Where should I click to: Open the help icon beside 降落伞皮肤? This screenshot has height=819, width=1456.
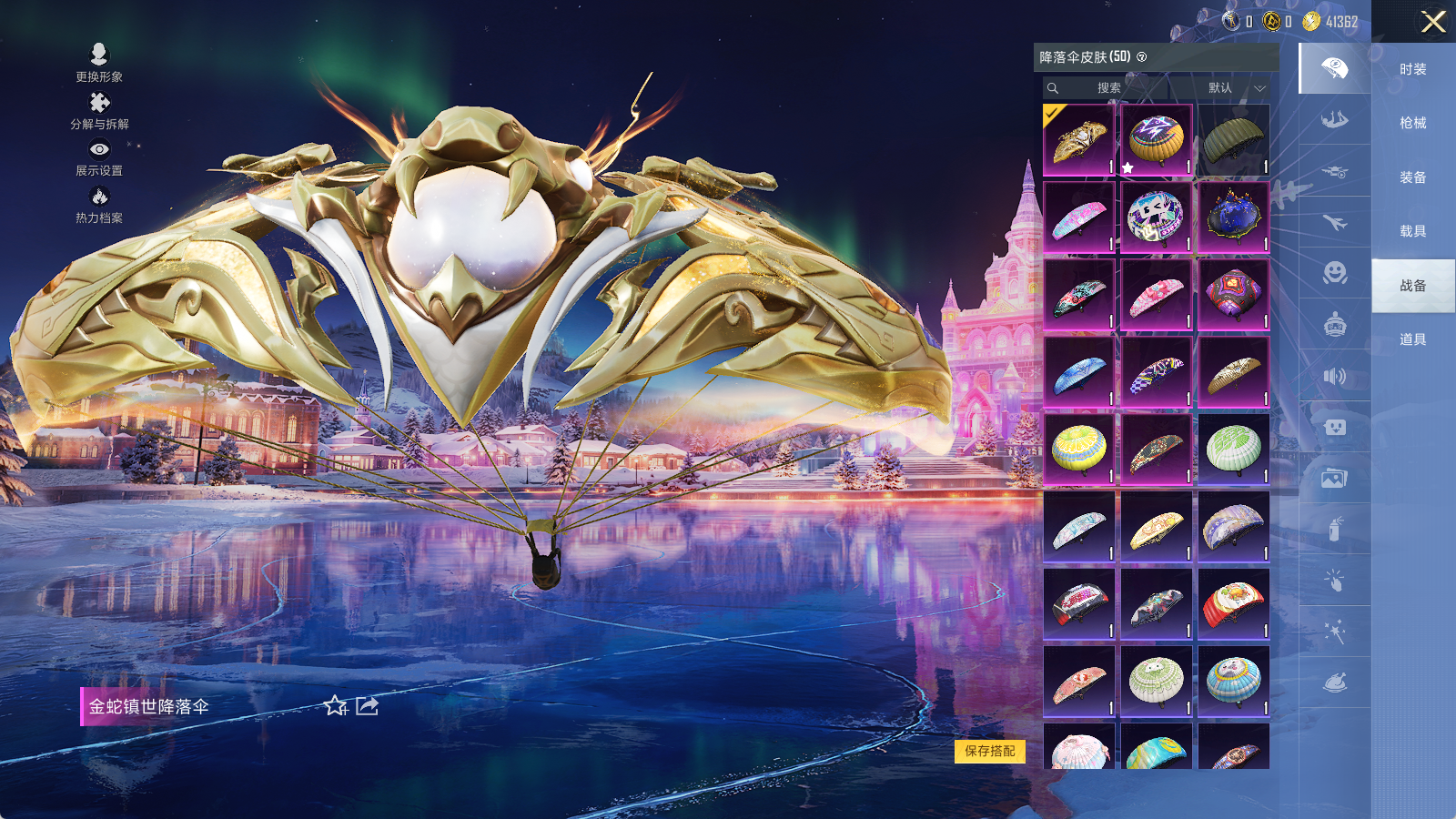(x=1142, y=57)
